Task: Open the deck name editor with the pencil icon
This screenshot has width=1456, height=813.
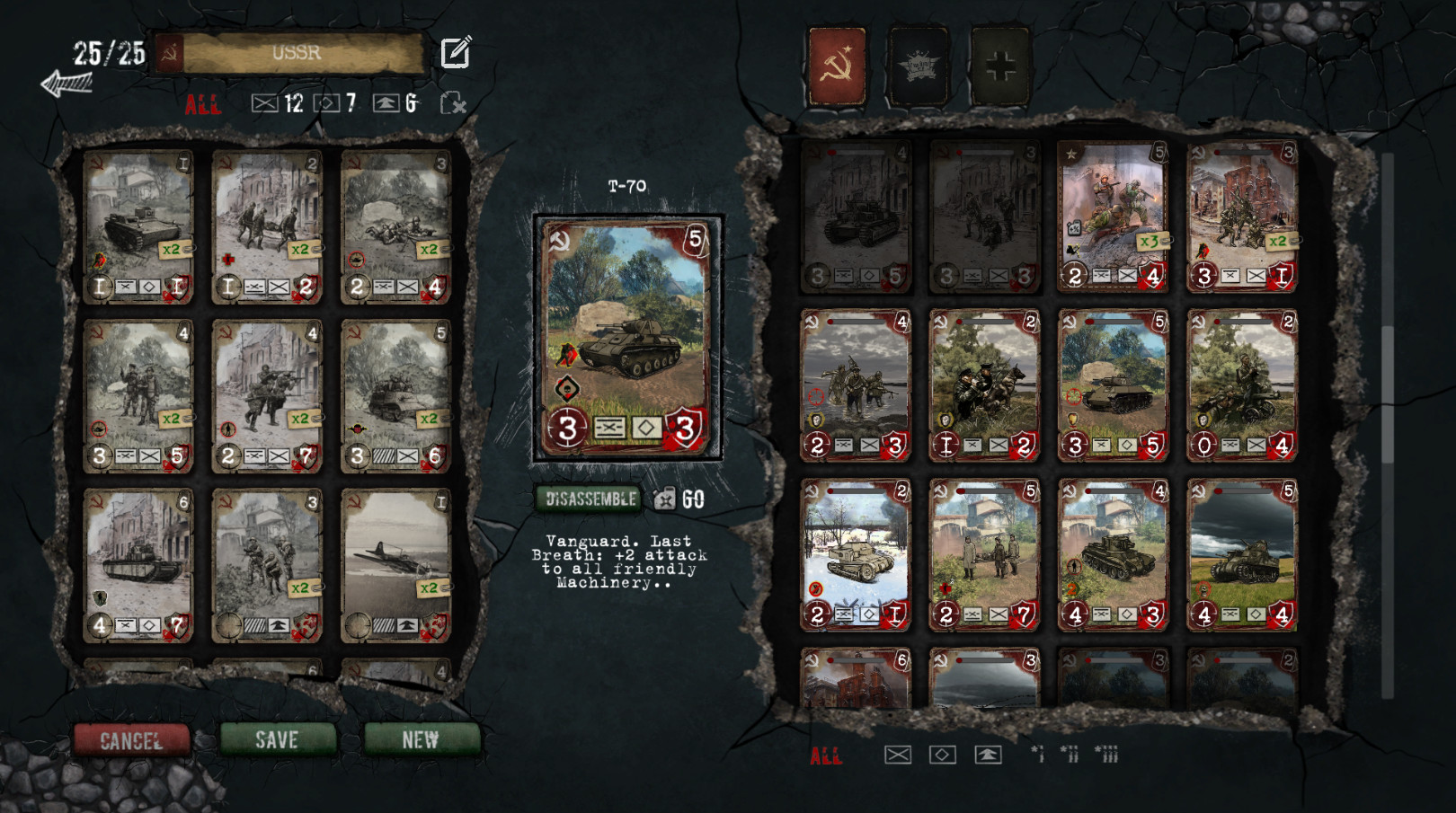Action: click(x=457, y=53)
